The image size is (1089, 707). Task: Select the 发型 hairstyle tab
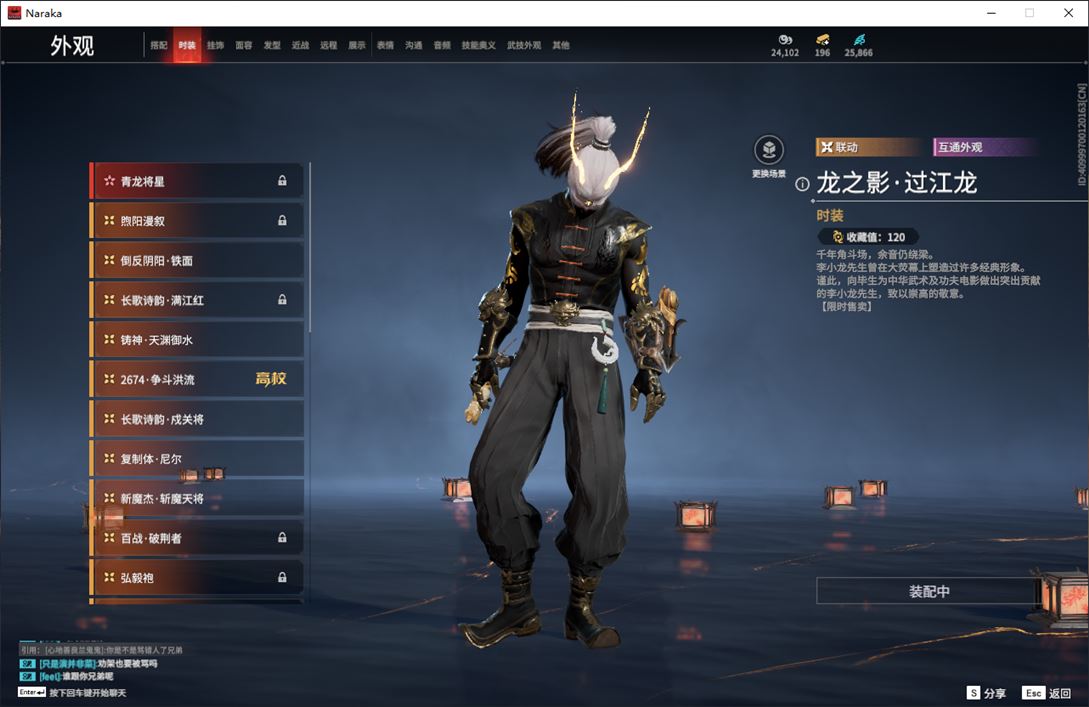272,46
